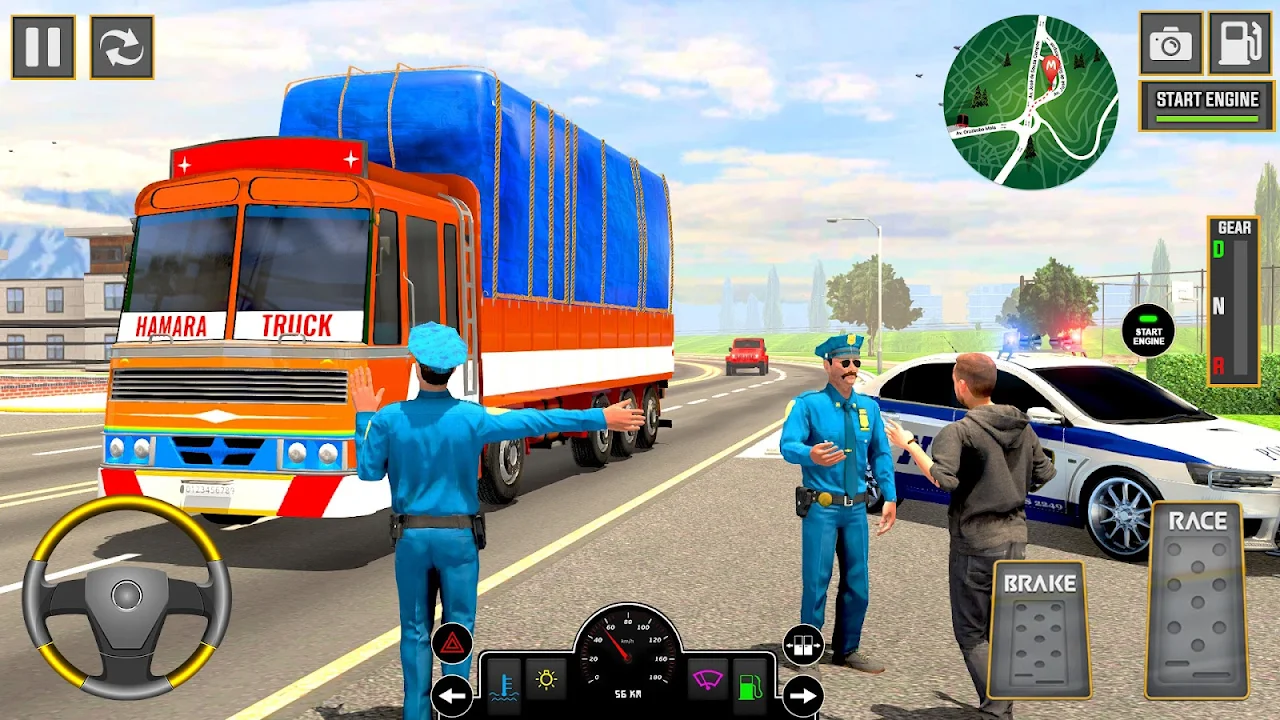
Task: Toggle the yellow headlight icon
Action: [546, 680]
